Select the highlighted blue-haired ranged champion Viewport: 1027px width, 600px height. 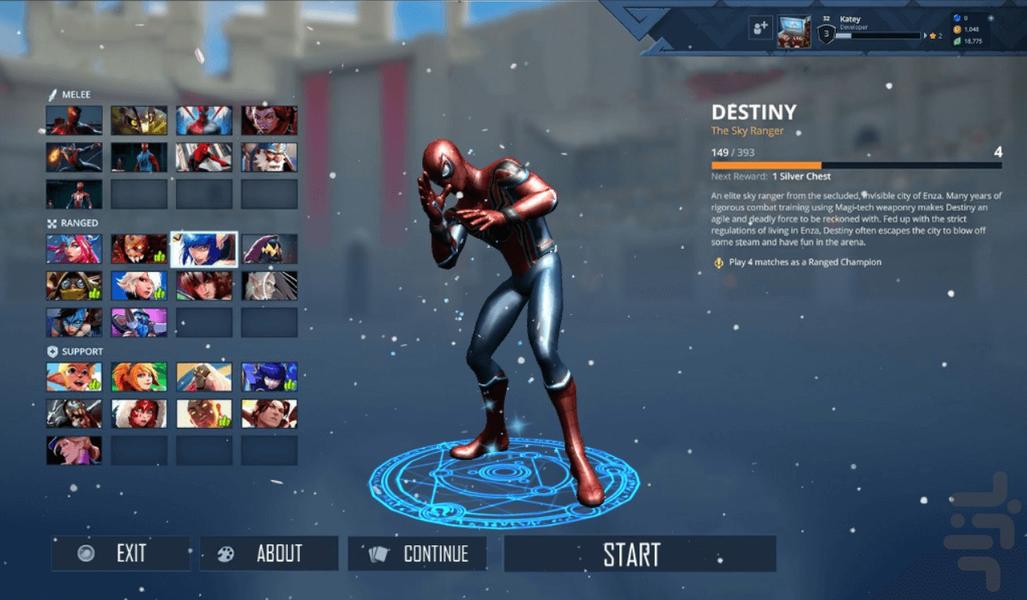(204, 249)
